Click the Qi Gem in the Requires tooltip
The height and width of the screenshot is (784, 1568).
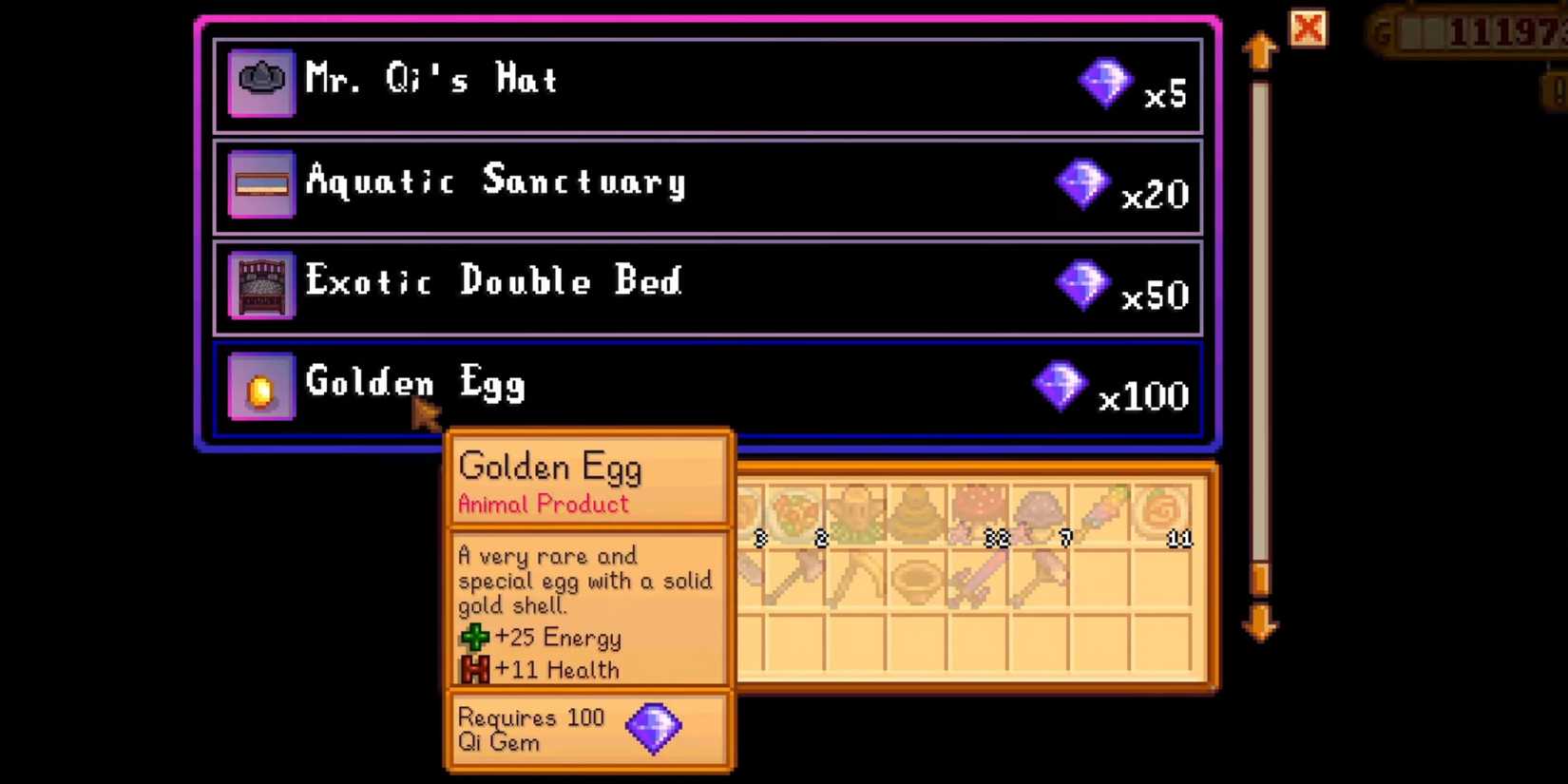pos(656,728)
